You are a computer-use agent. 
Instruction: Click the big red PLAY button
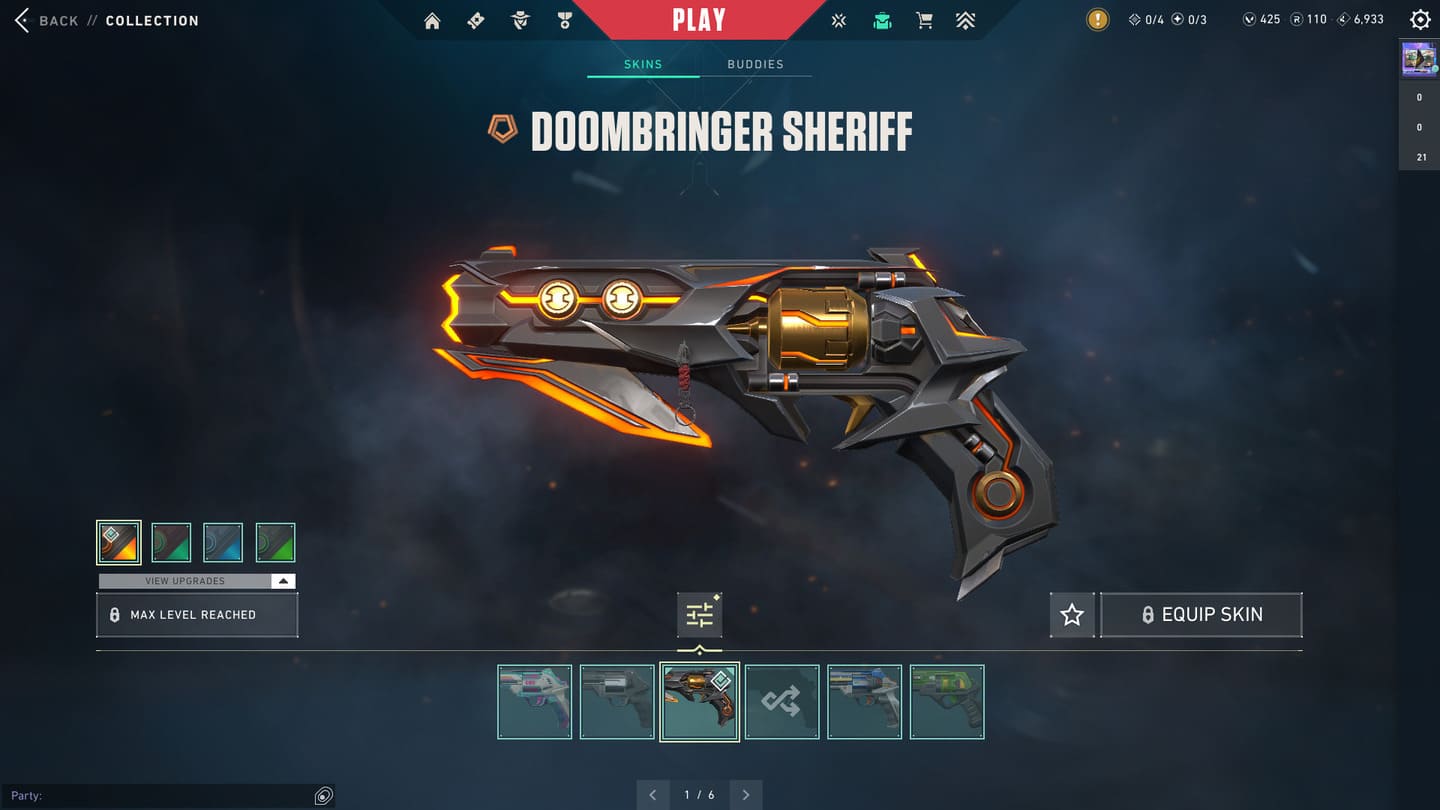[x=699, y=20]
